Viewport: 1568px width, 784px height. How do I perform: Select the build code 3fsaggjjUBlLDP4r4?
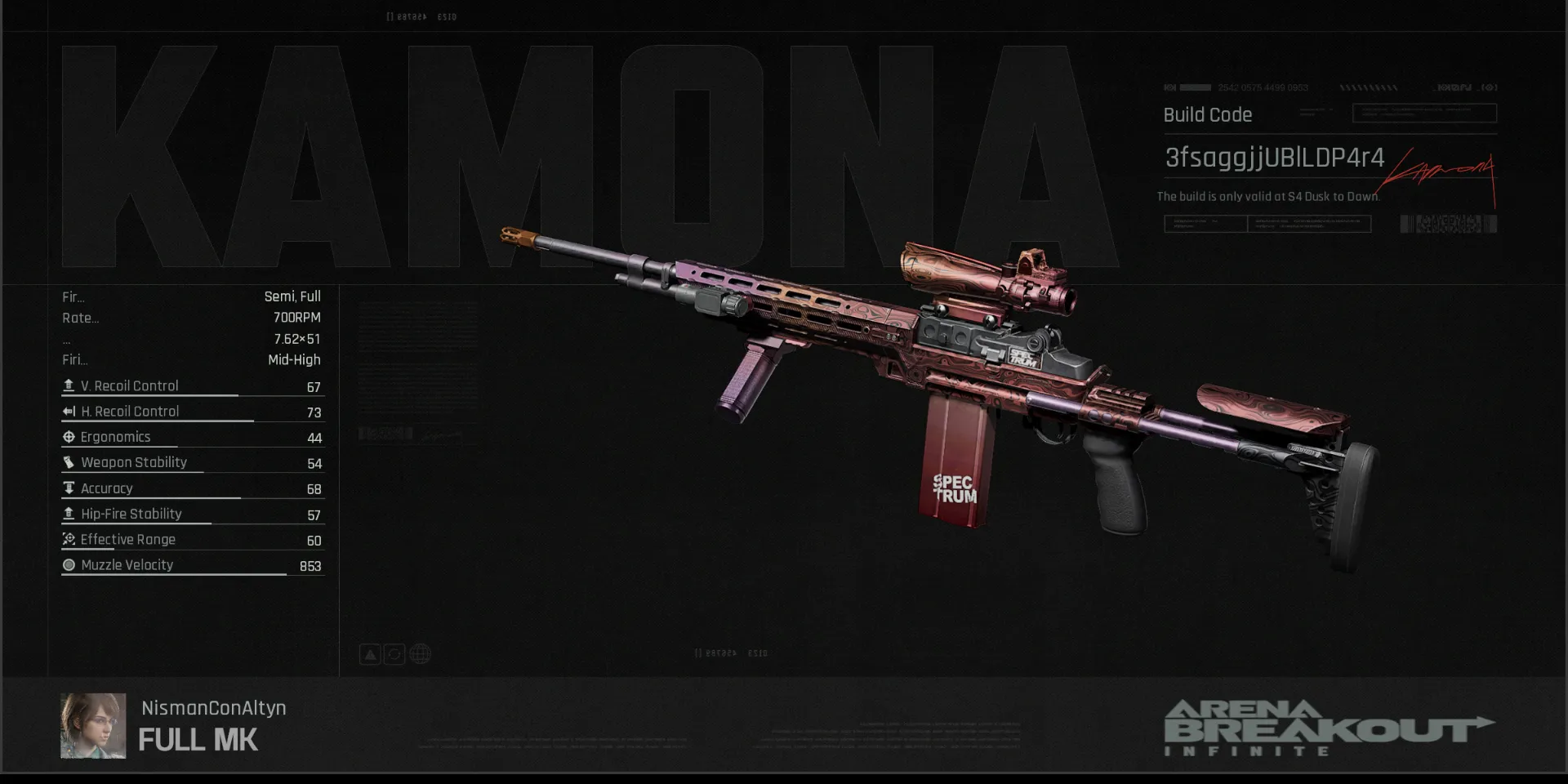(1273, 158)
